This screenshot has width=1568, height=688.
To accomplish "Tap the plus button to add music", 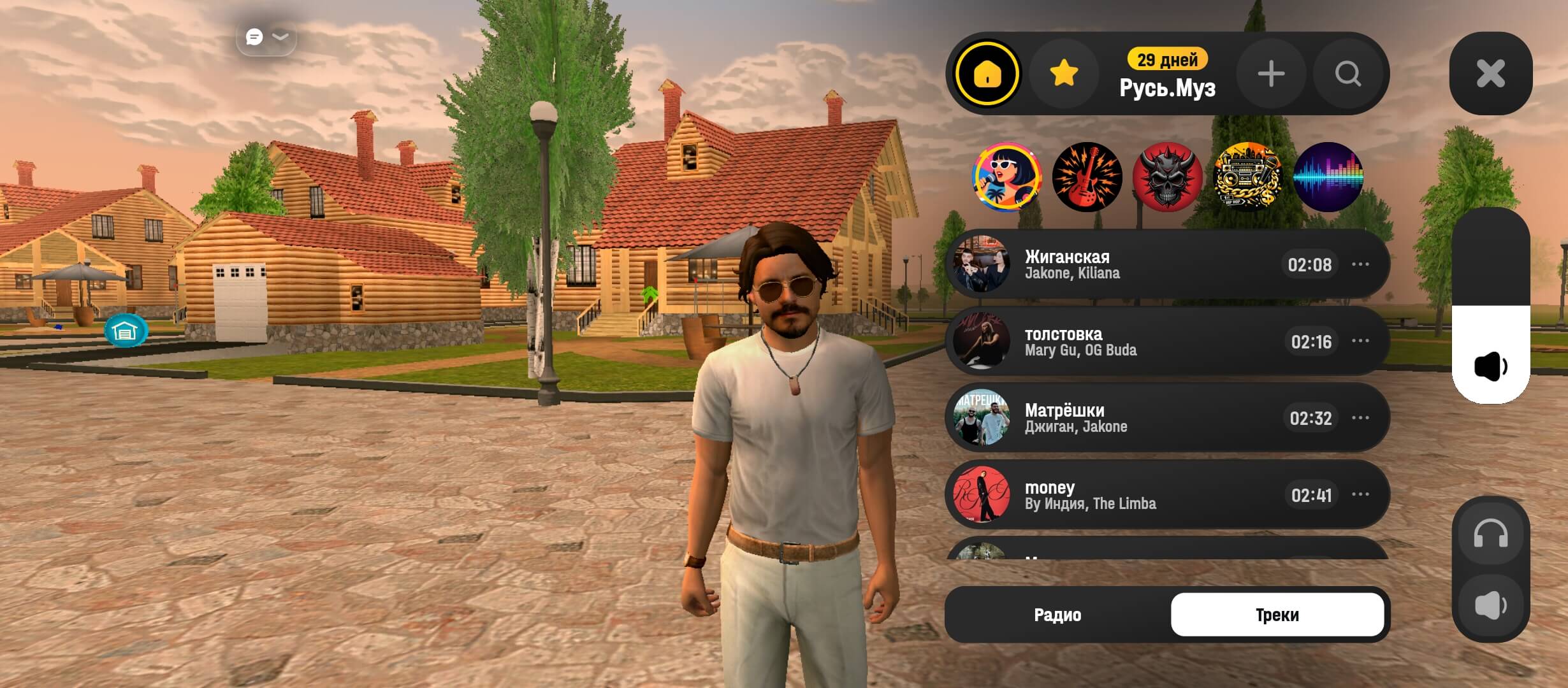I will [1271, 74].
